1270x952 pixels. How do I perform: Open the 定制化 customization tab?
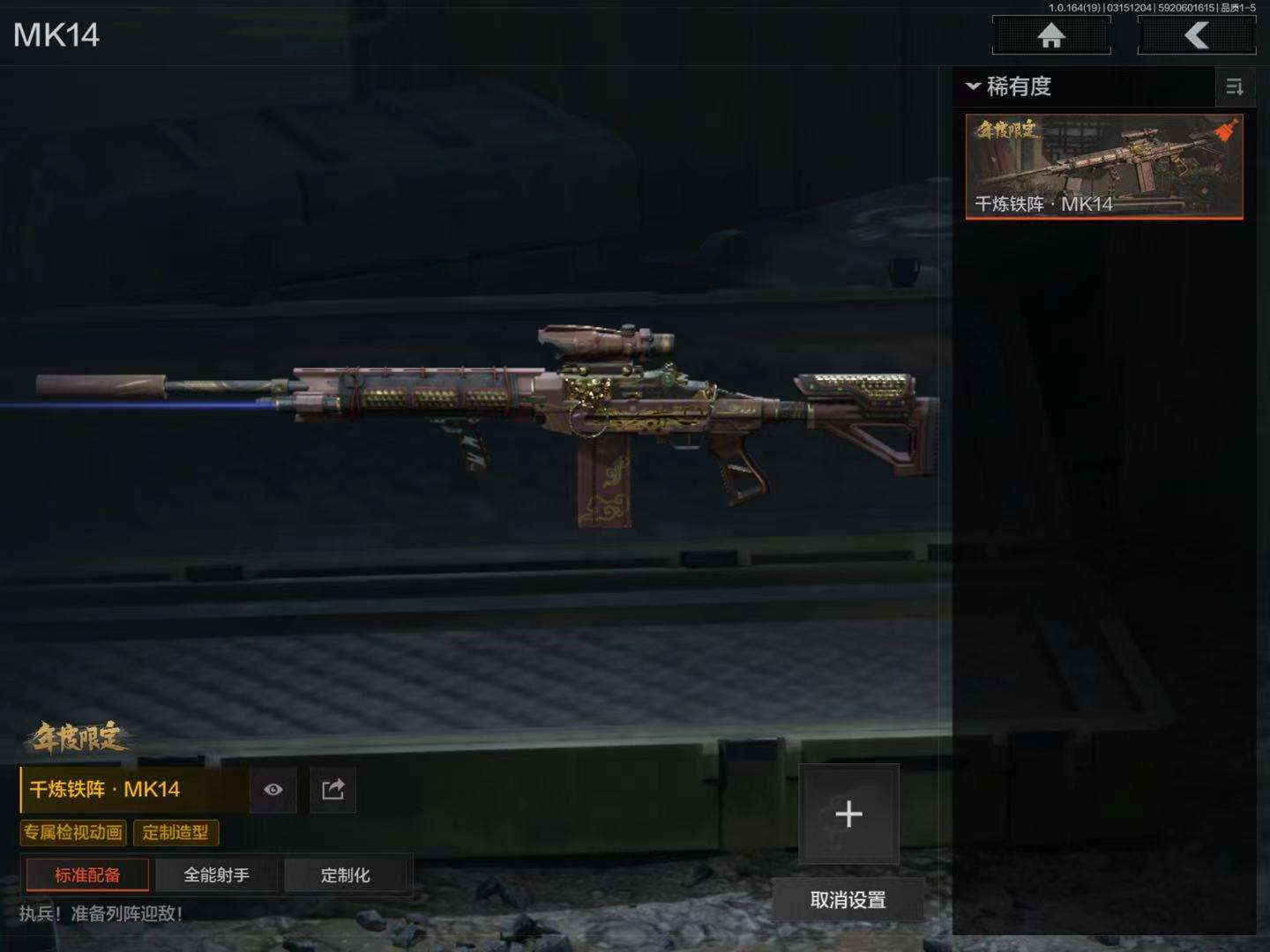point(345,874)
